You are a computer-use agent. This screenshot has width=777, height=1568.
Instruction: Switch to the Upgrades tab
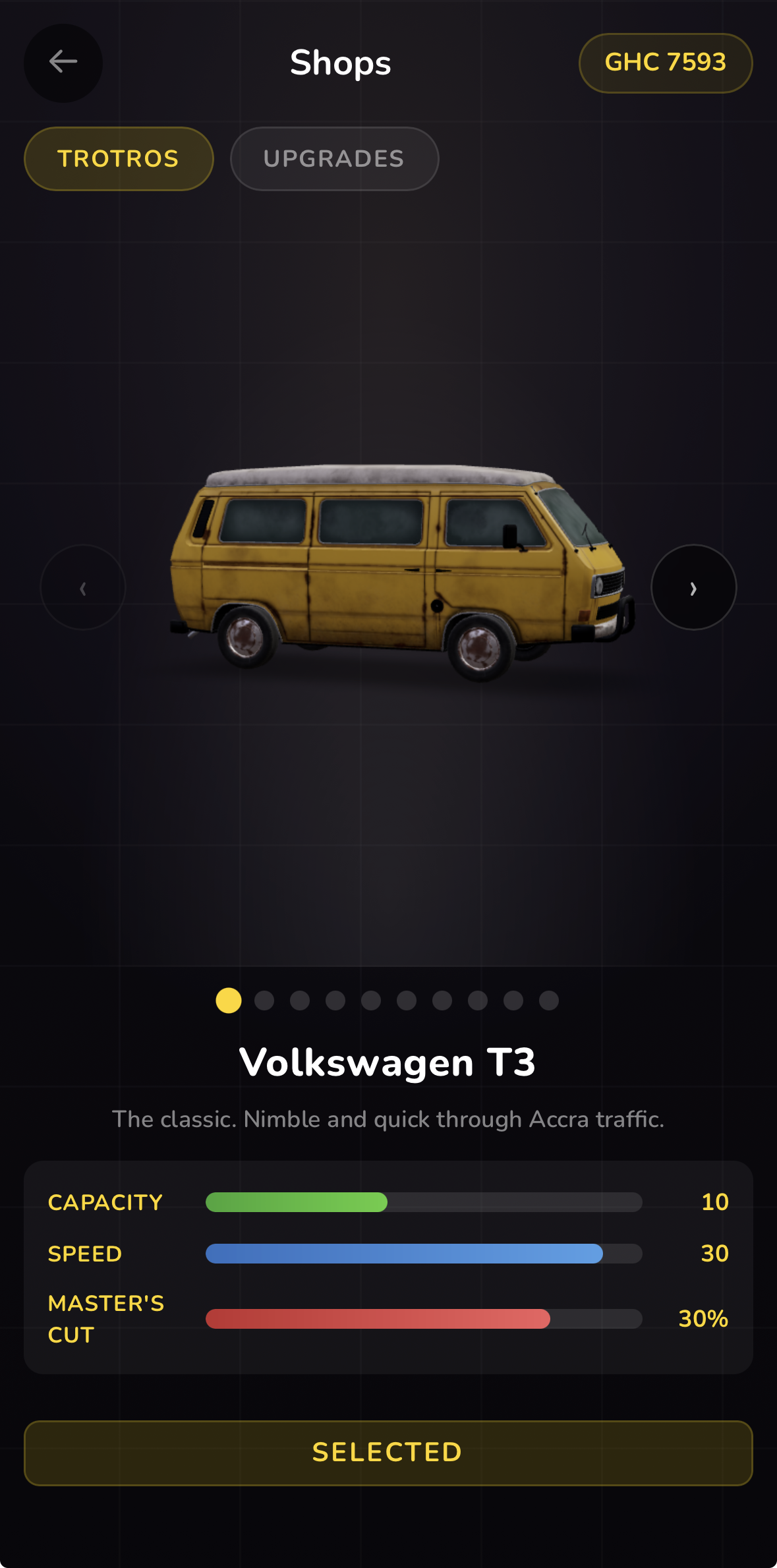334,159
